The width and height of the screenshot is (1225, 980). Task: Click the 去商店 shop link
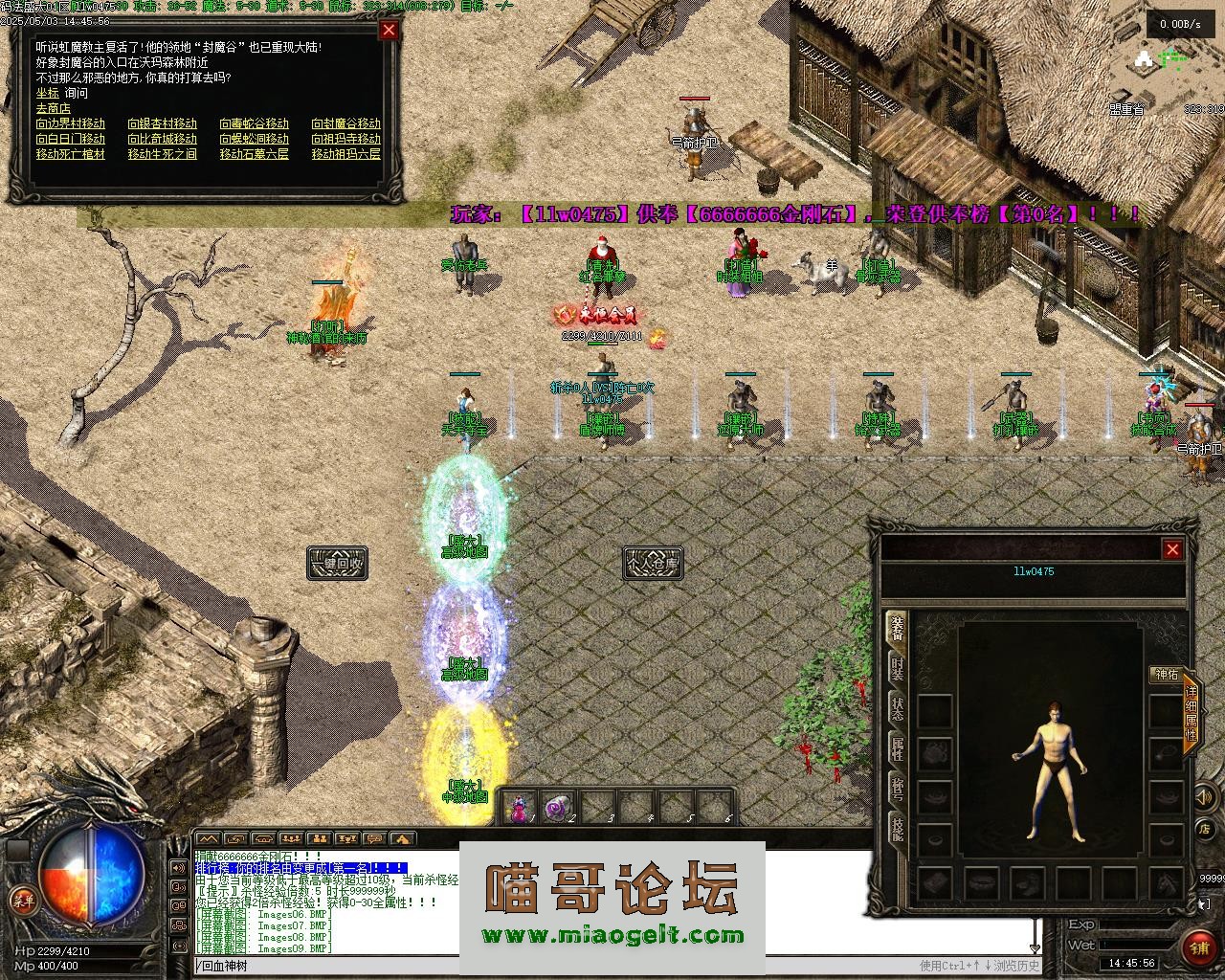point(54,108)
